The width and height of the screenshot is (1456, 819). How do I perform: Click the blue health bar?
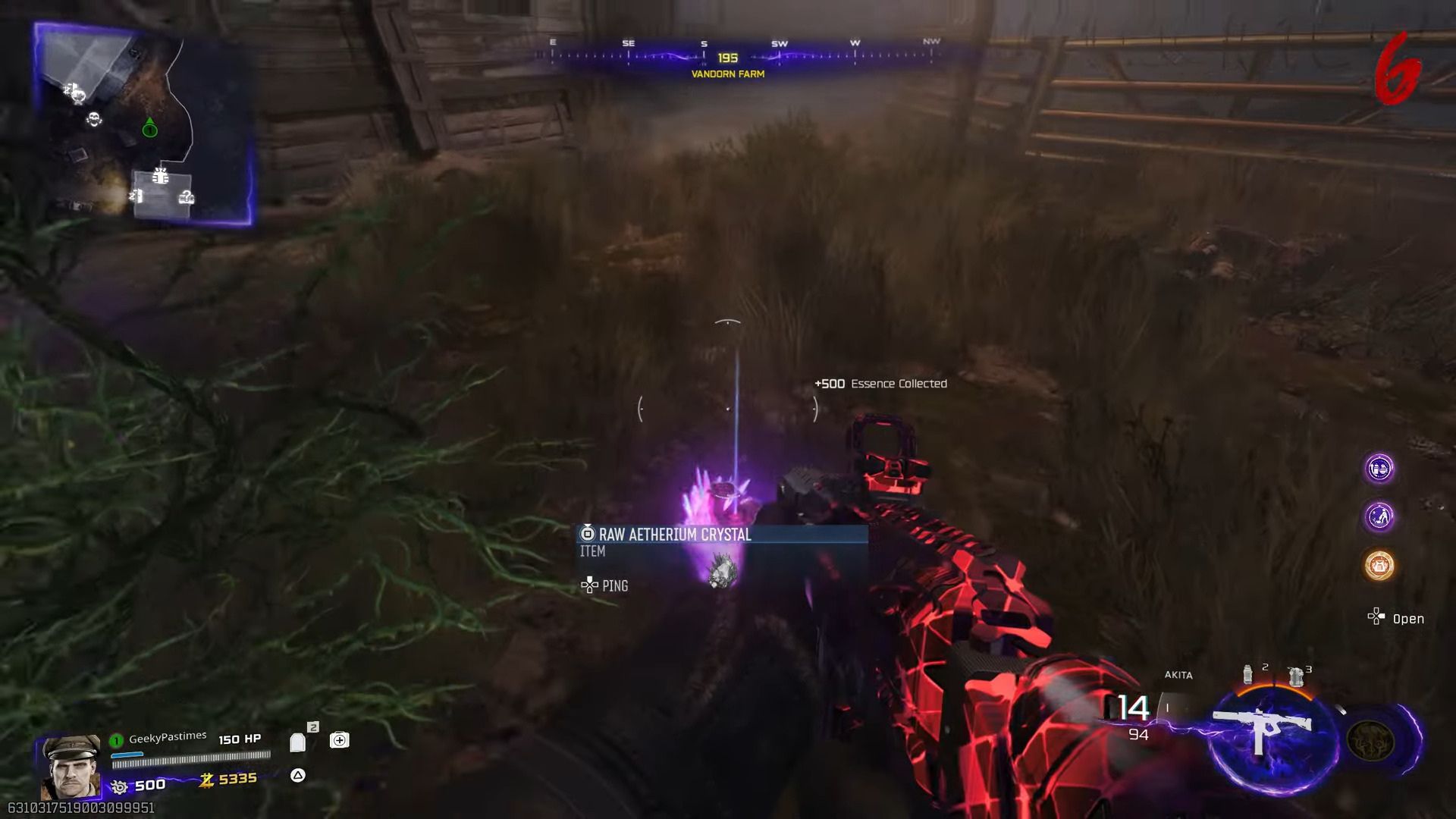tap(127, 755)
